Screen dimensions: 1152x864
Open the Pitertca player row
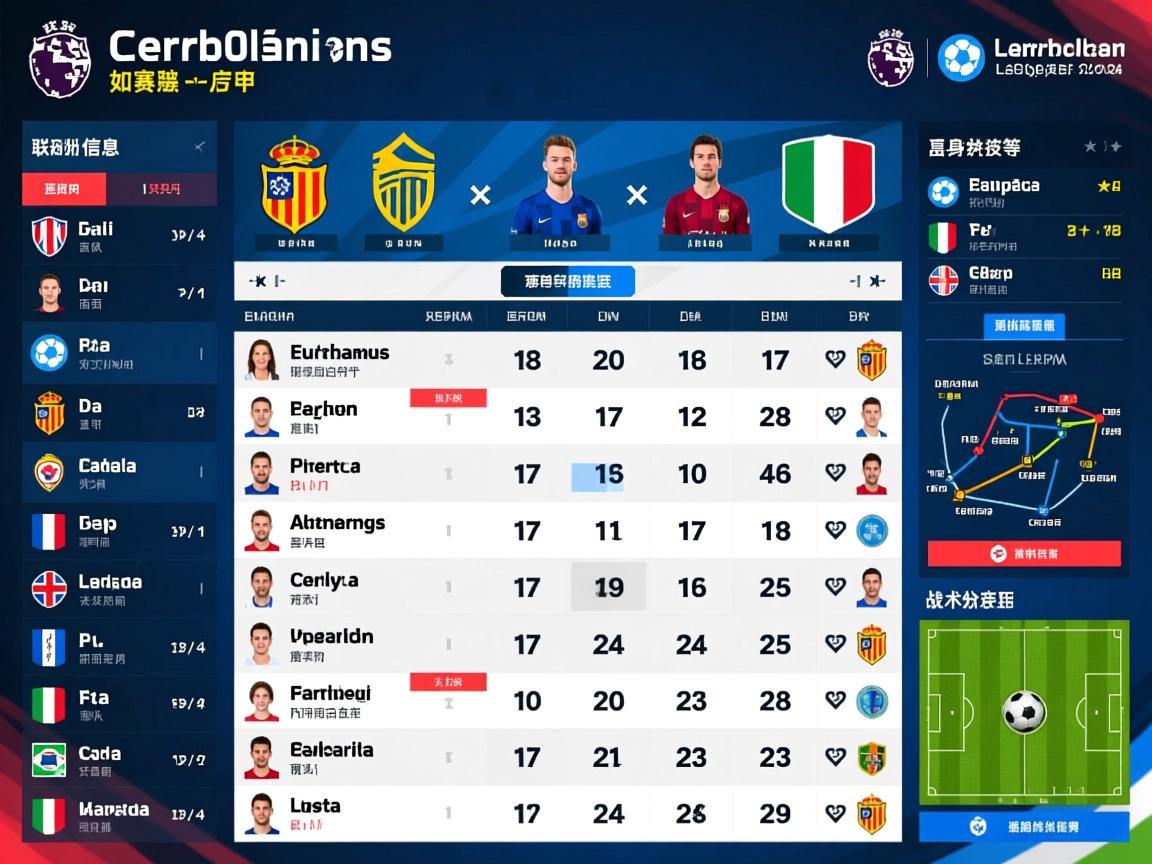pos(325,473)
